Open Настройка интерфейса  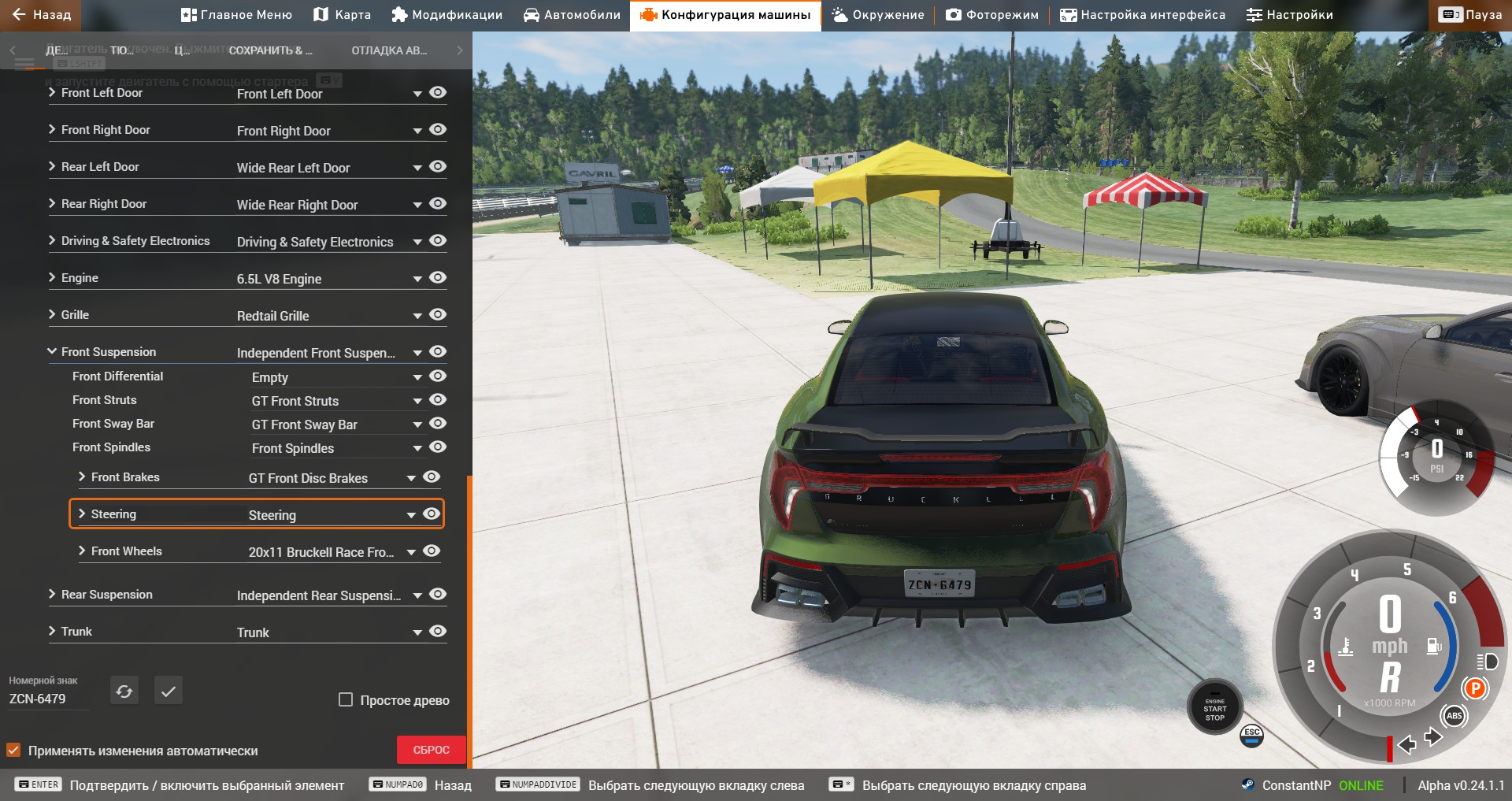tap(1143, 15)
